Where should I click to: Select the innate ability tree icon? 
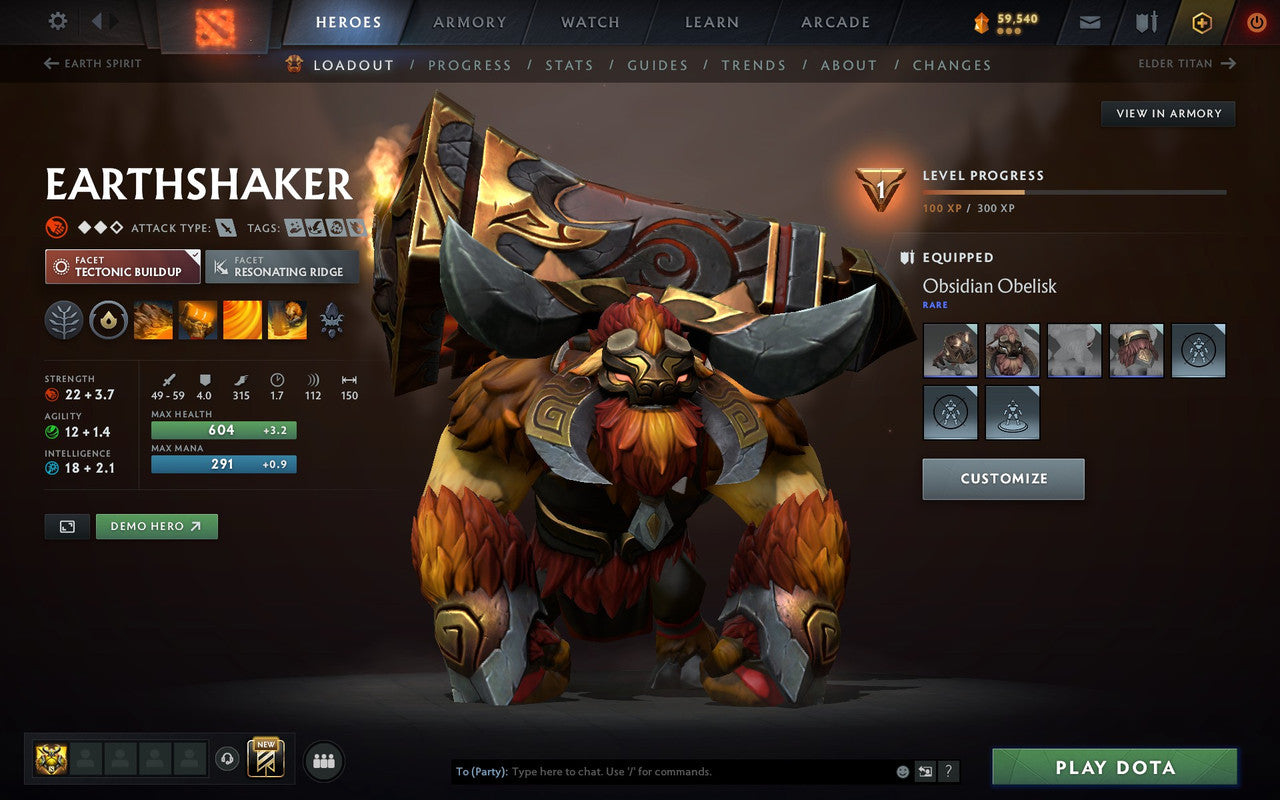63,320
